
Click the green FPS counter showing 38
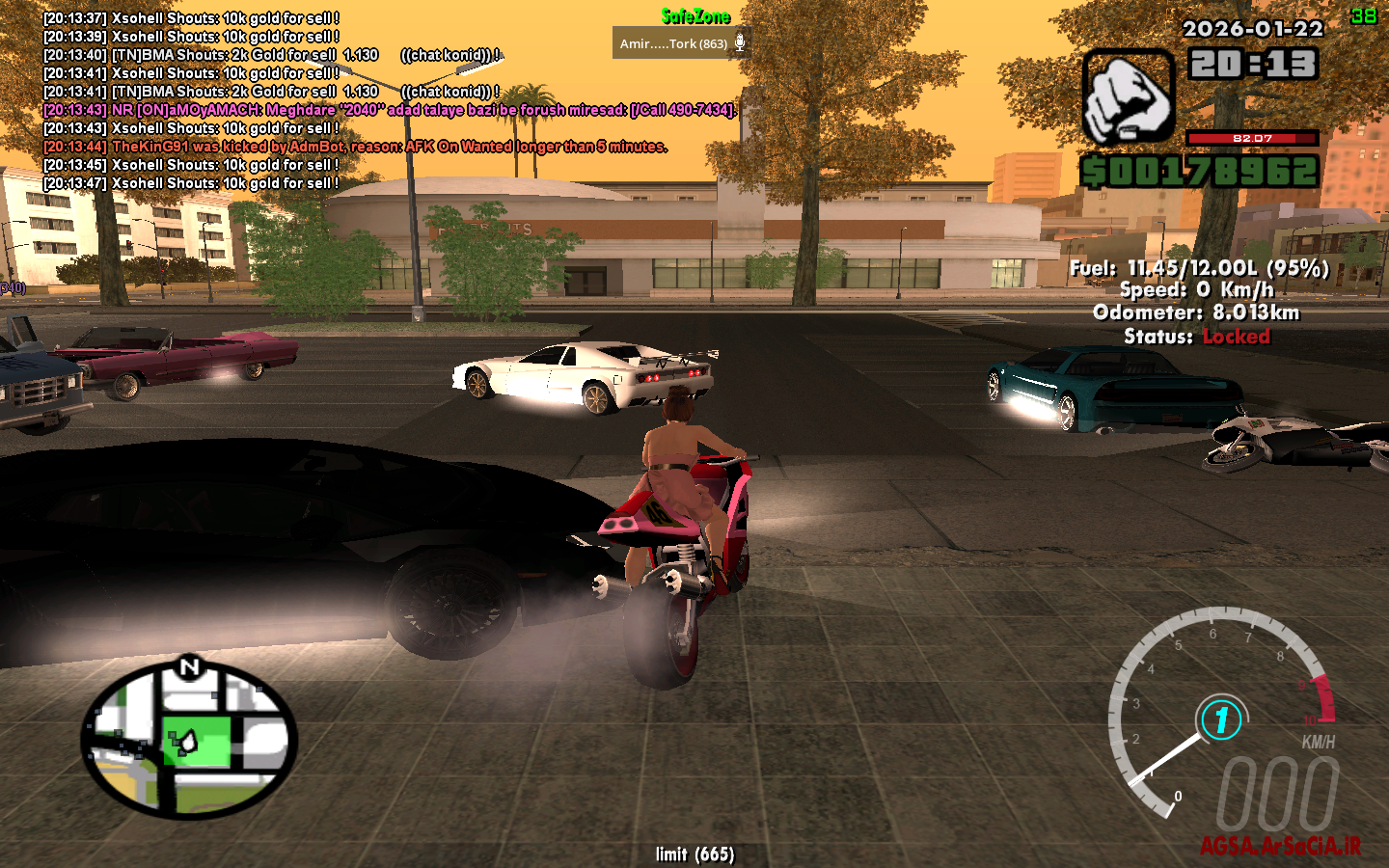click(1365, 14)
